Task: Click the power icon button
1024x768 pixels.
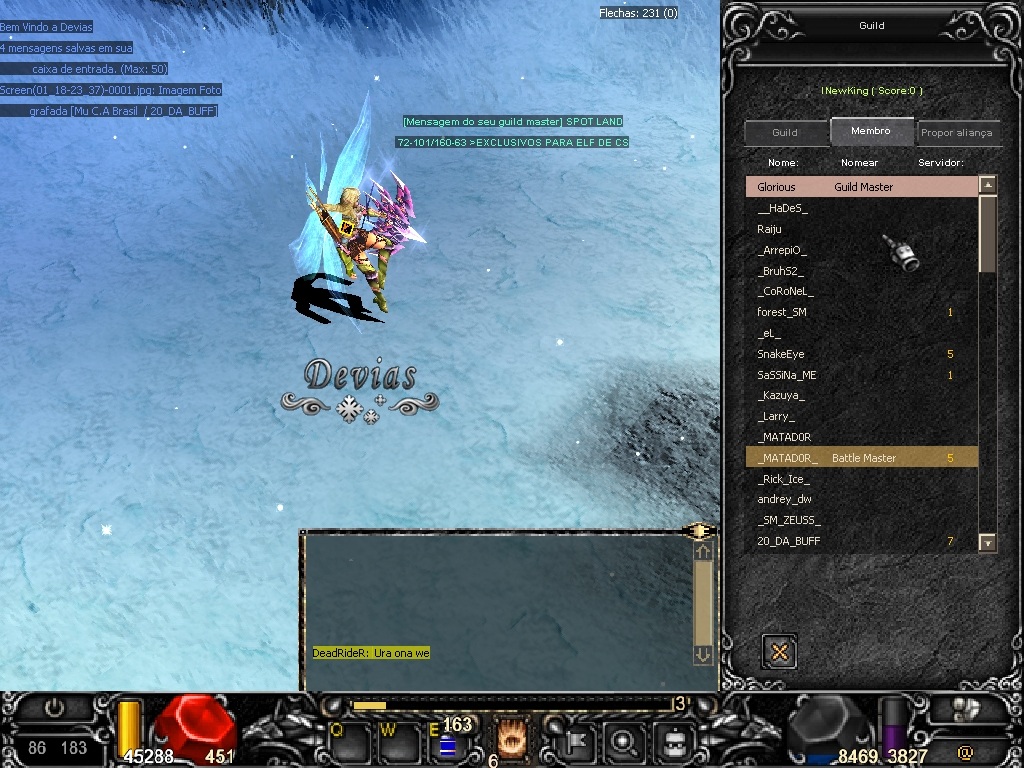Action: coord(54,708)
